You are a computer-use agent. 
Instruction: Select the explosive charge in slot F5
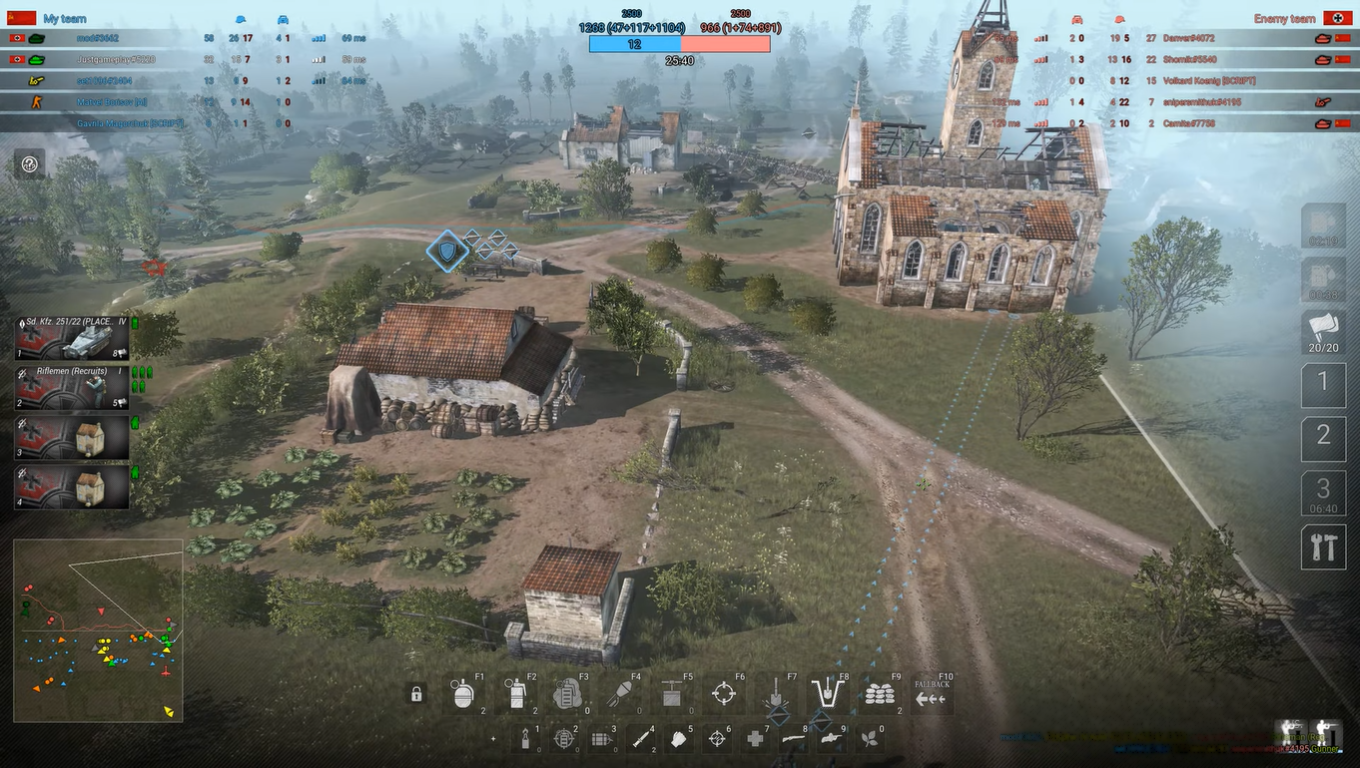(671, 693)
